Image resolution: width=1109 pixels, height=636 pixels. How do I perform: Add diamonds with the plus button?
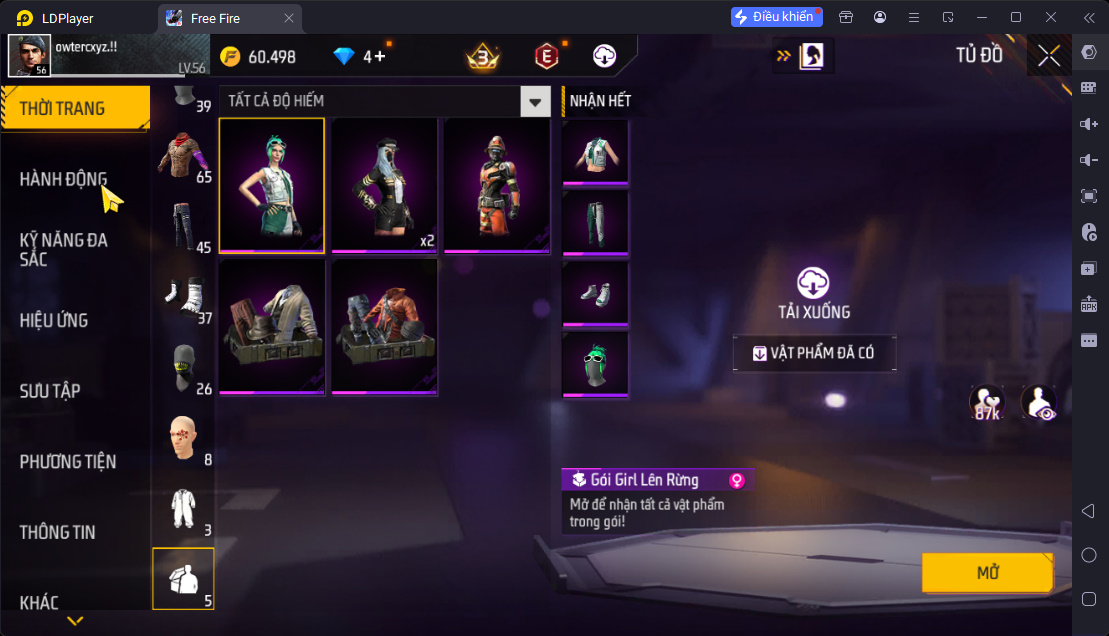380,57
